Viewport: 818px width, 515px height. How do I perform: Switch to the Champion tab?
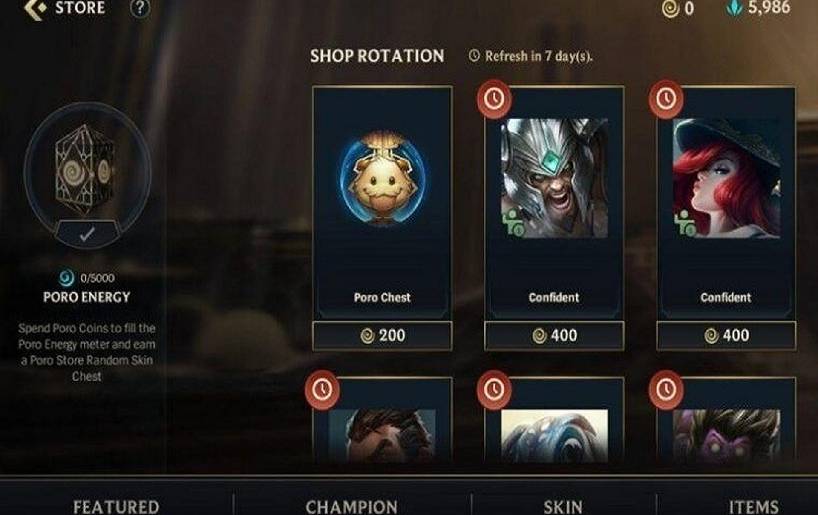[353, 506]
